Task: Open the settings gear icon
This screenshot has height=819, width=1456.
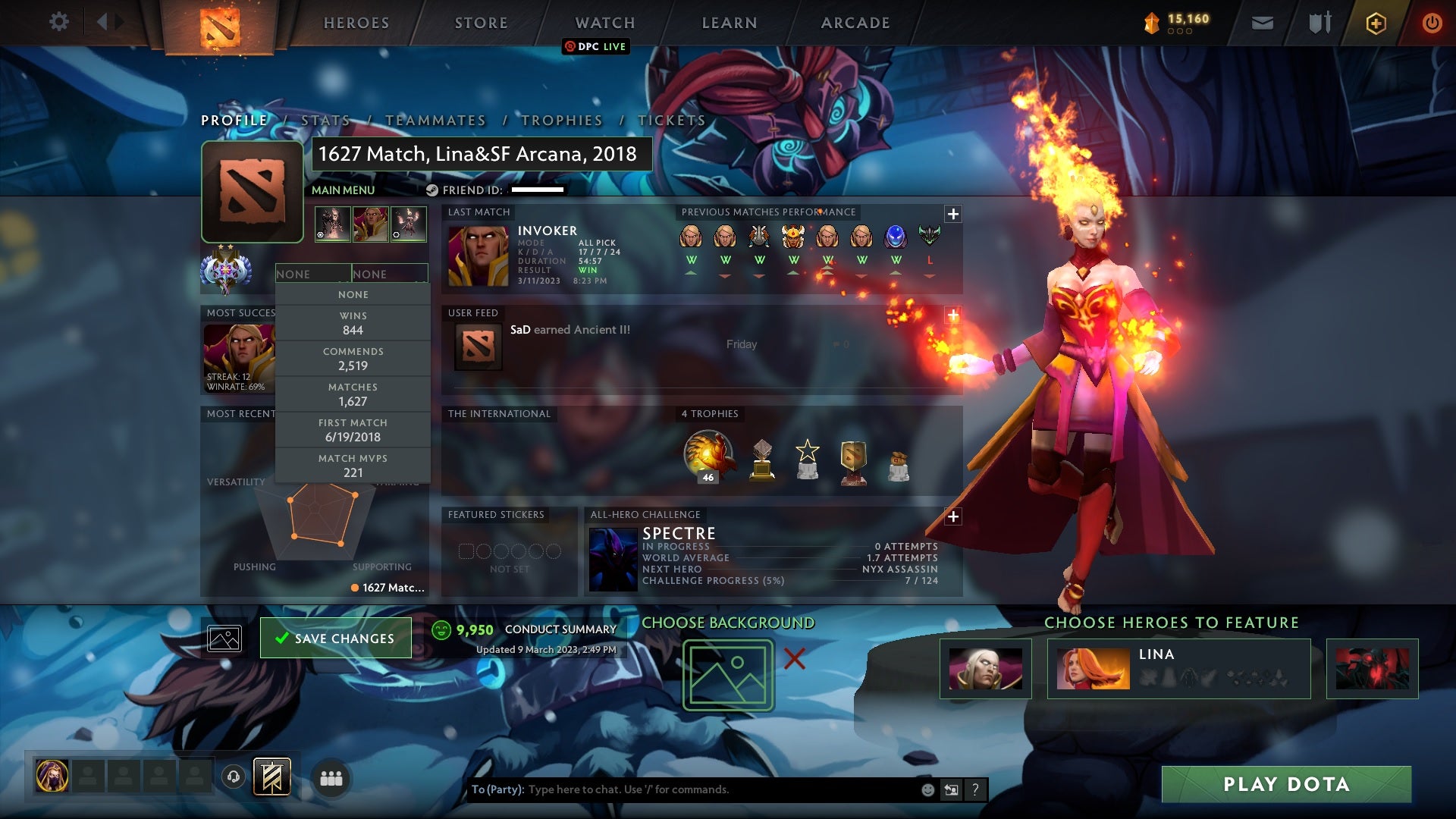Action: click(x=59, y=22)
